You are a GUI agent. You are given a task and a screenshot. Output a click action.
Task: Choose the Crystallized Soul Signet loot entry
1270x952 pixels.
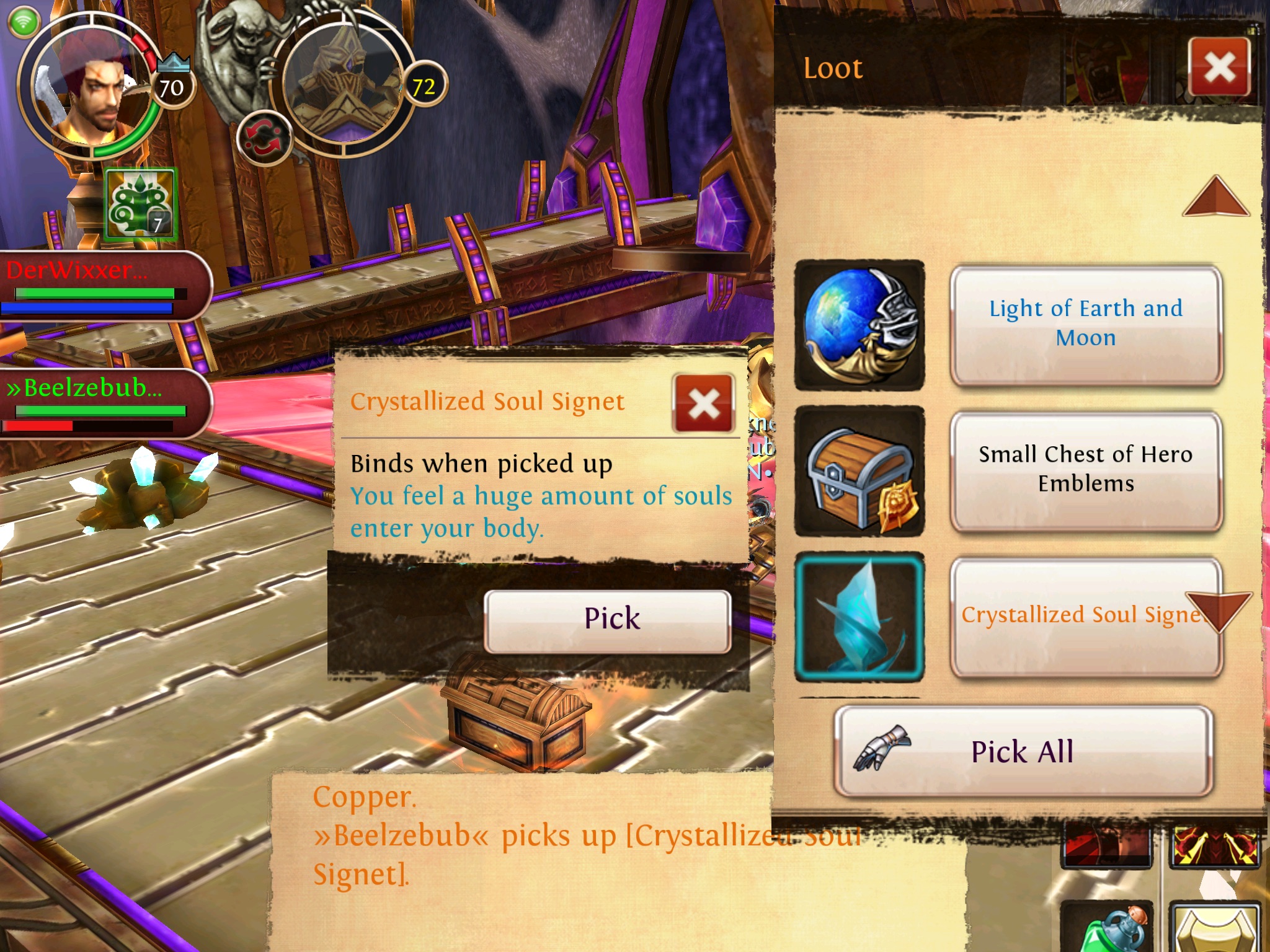click(1067, 616)
